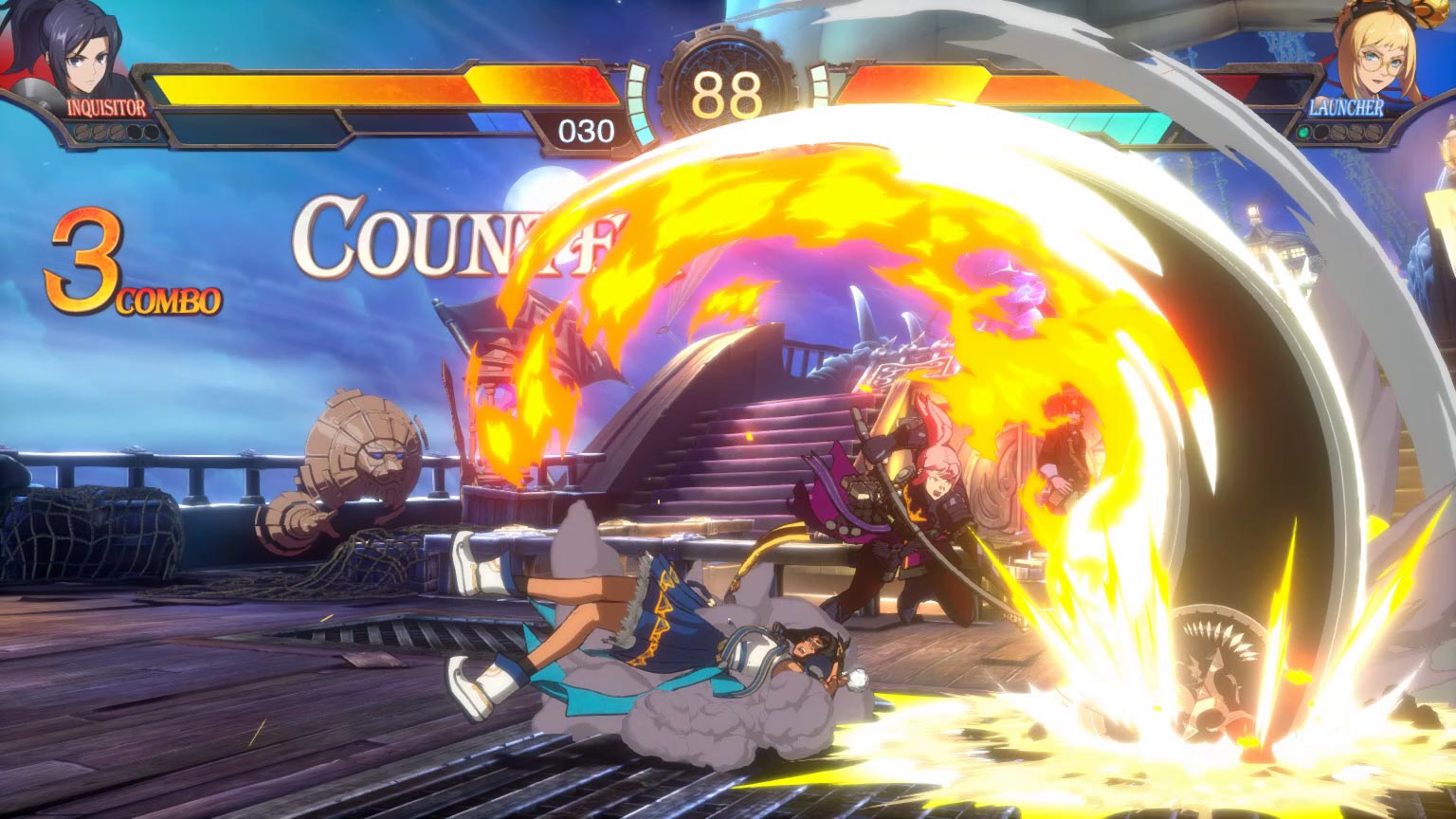The height and width of the screenshot is (819, 1456).
Task: Click the Inquisitor character portrait
Action: click(80, 47)
